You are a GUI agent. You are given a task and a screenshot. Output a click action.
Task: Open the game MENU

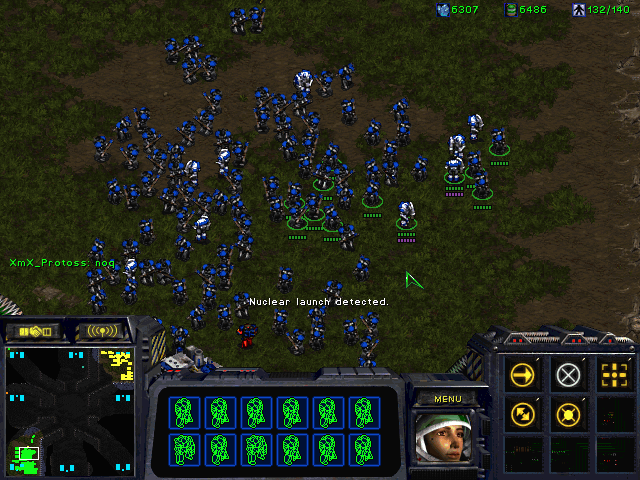click(x=447, y=398)
